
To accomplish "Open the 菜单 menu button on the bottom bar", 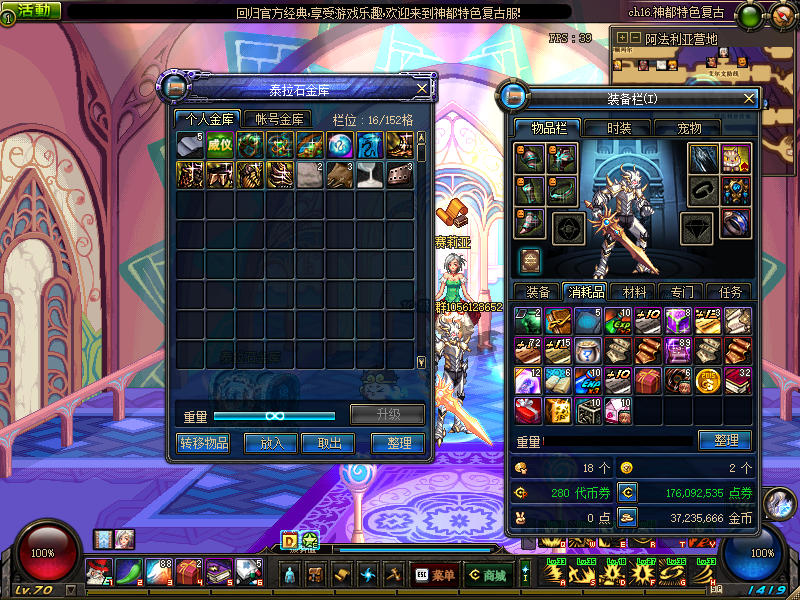I will [433, 575].
